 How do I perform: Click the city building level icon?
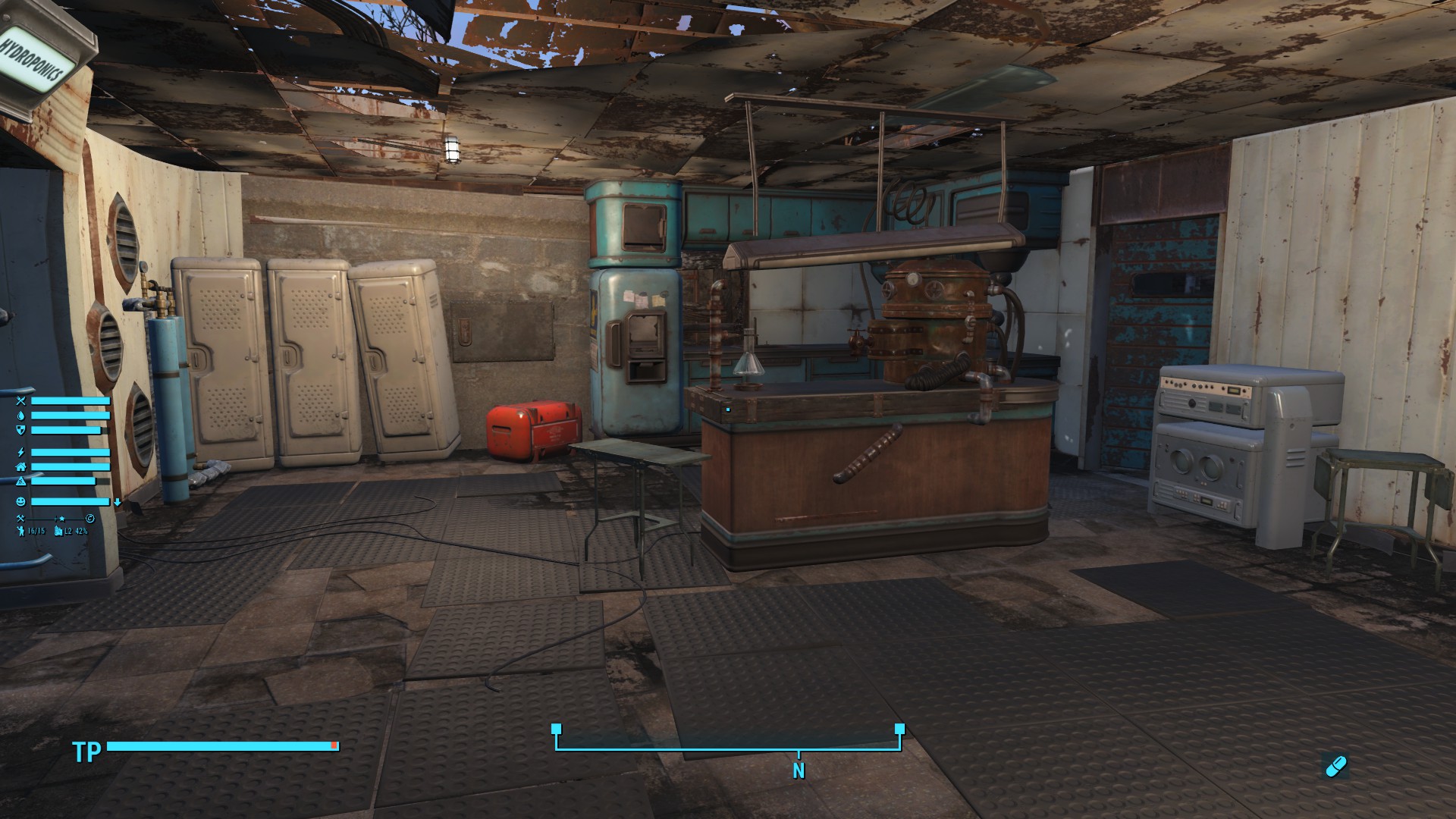pyautogui.click(x=58, y=531)
